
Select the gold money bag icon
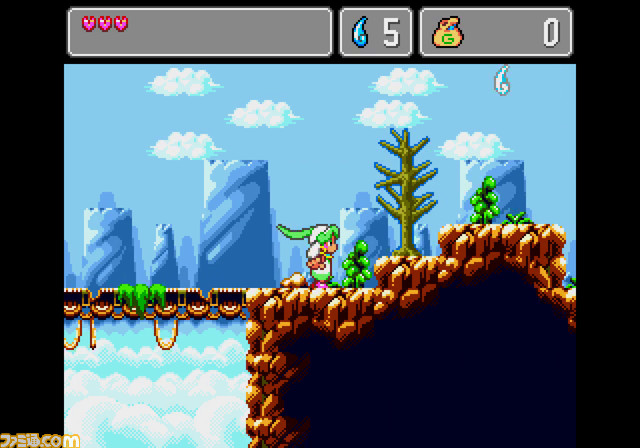pyautogui.click(x=447, y=32)
